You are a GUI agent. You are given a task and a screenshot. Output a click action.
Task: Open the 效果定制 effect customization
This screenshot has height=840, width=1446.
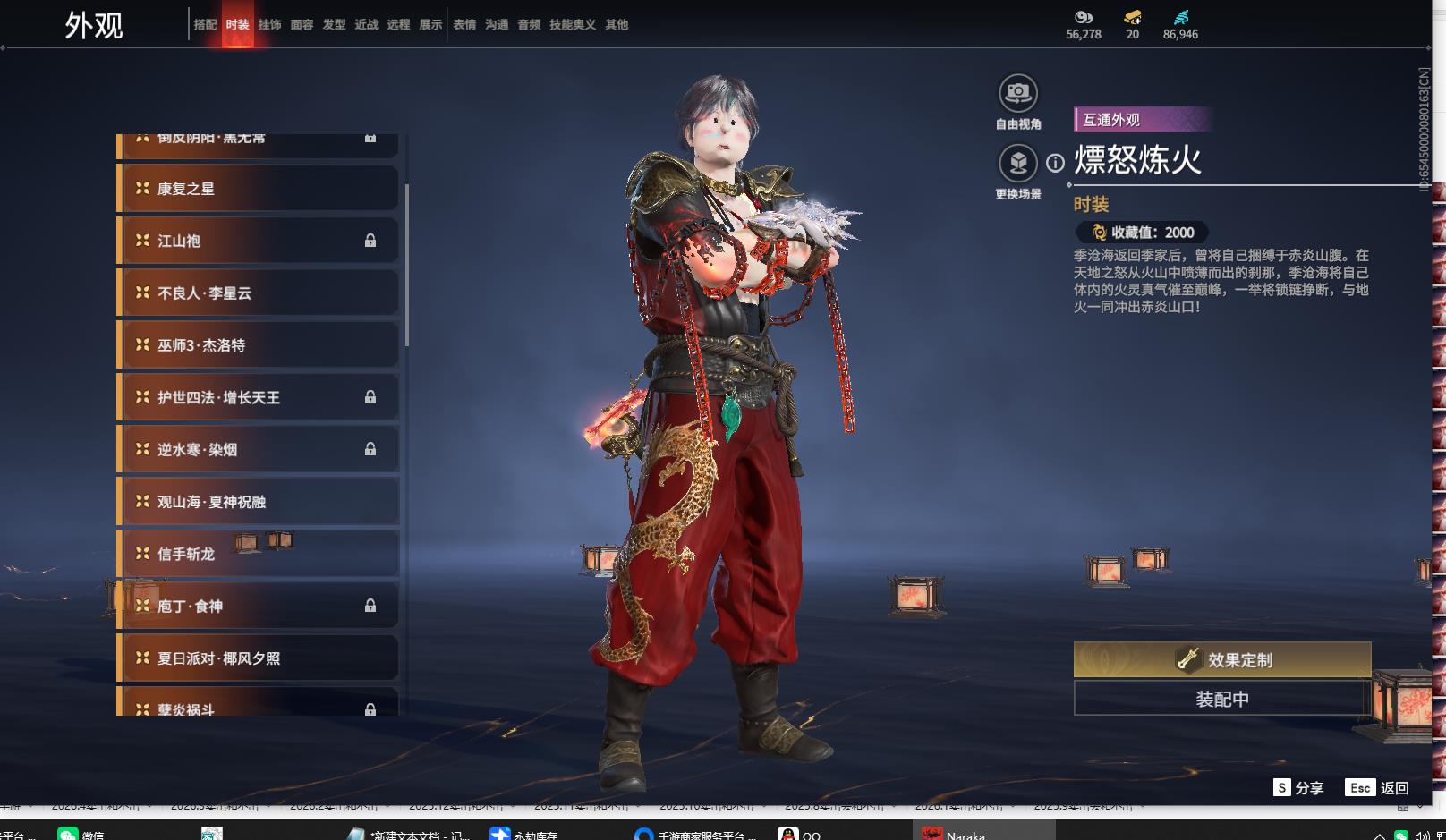coord(1221,660)
